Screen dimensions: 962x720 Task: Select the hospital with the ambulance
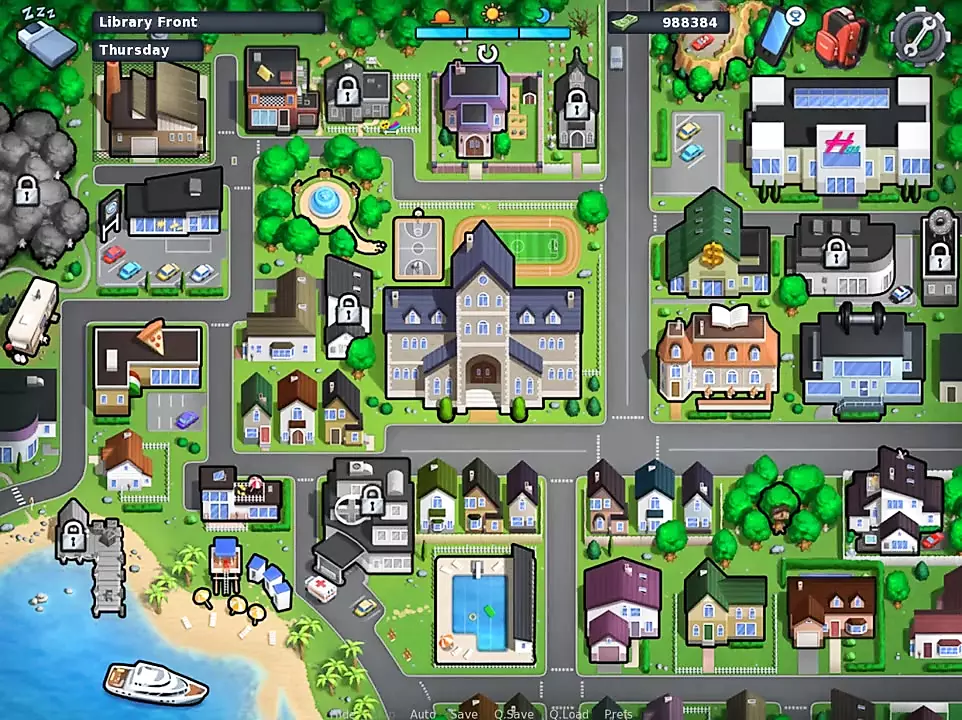click(x=365, y=520)
